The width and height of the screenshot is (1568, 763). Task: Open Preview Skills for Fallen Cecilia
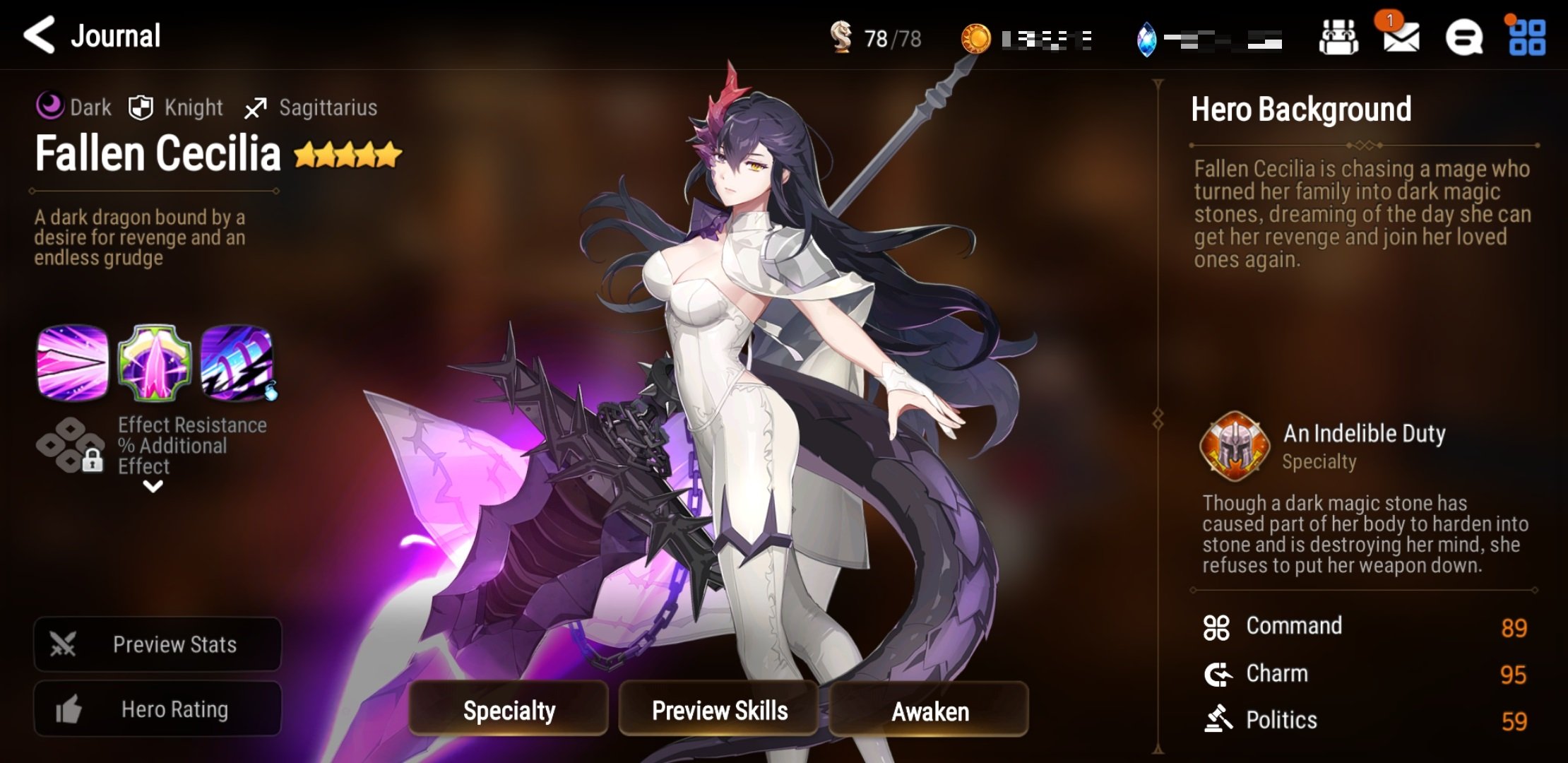[719, 710]
